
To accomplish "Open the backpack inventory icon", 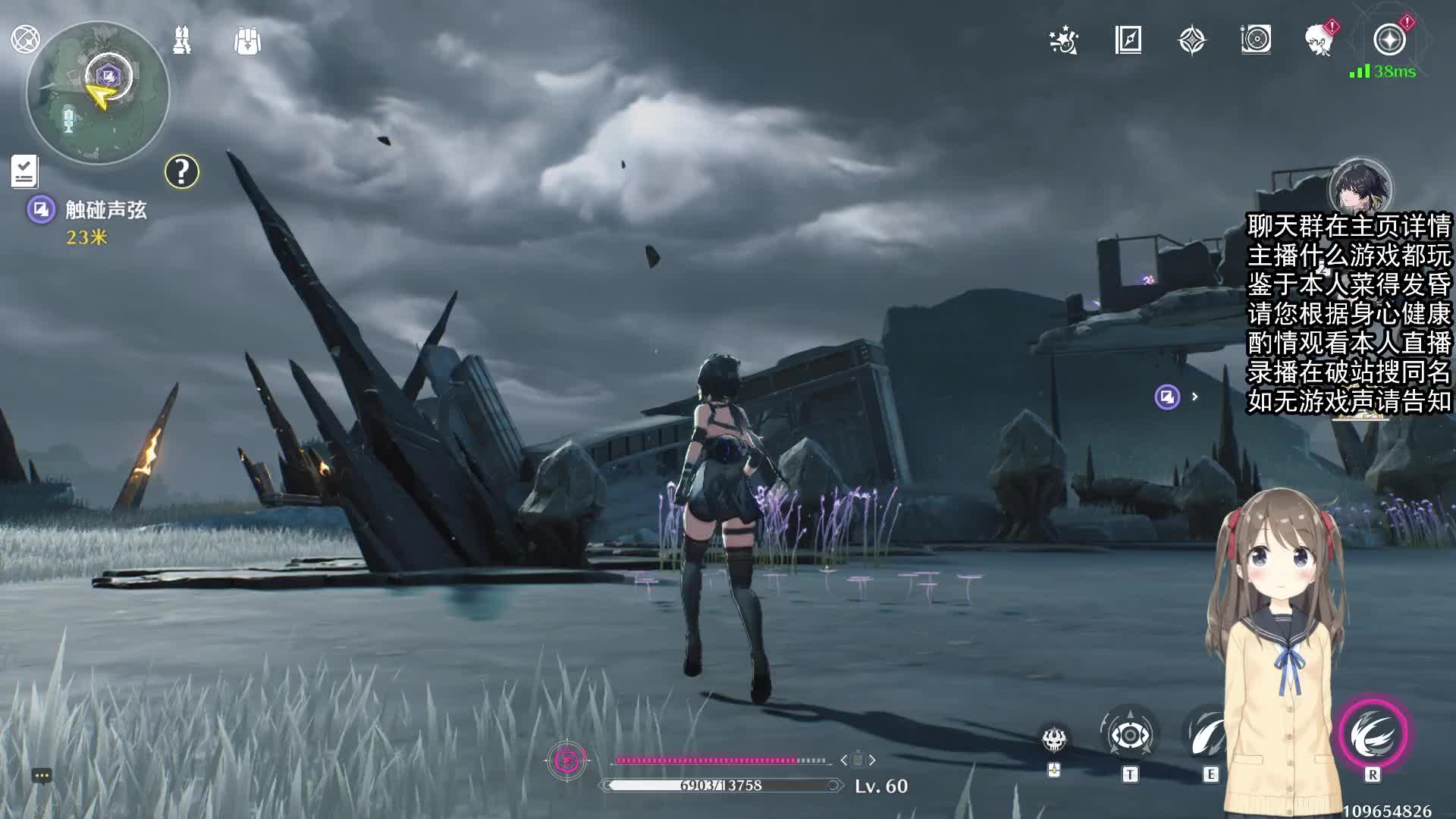I will click(247, 41).
